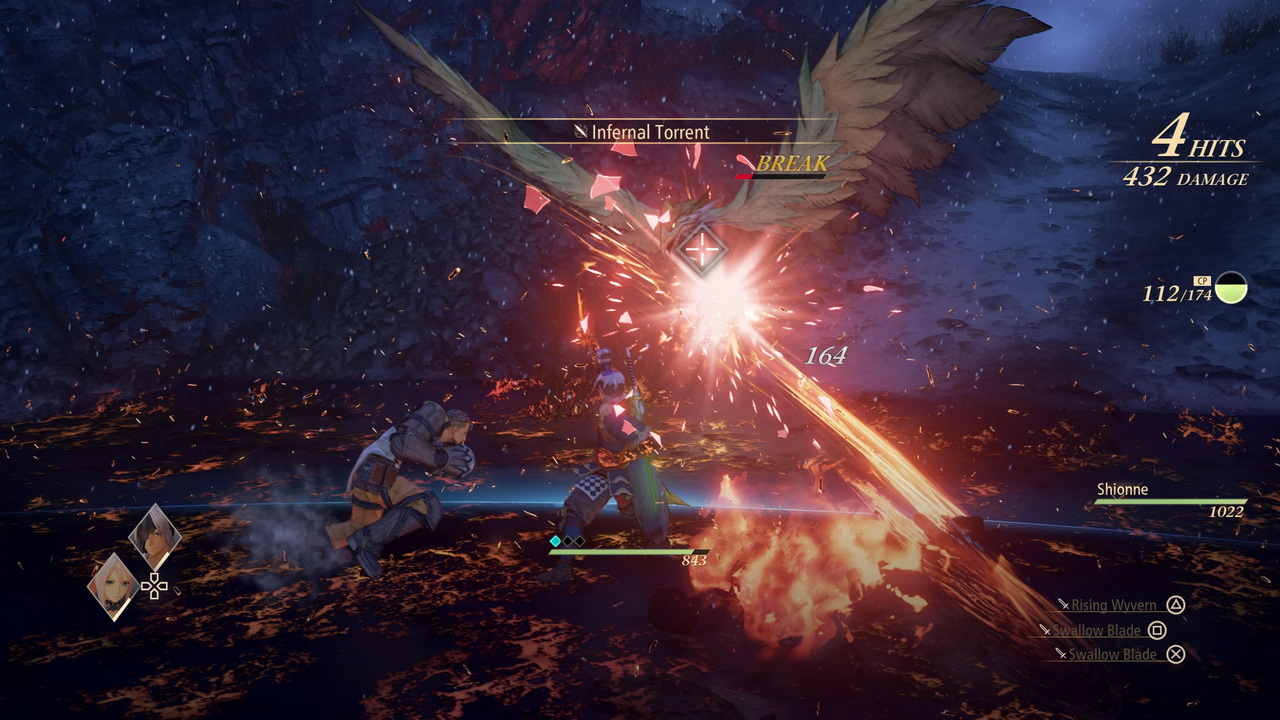Select Shionne's party status panel
1280x720 pixels.
(x=1170, y=500)
